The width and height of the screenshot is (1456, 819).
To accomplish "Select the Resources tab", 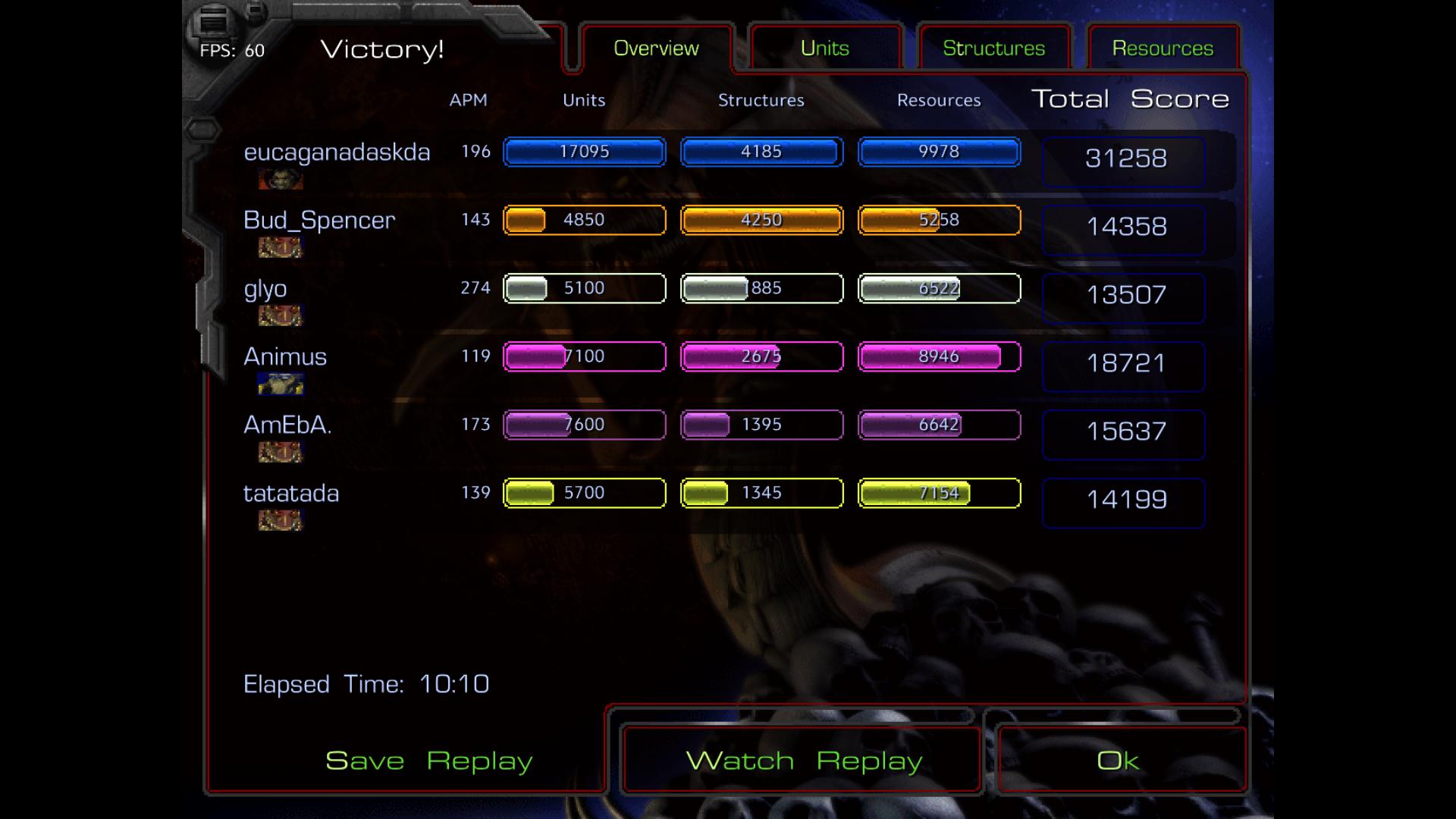I will click(1163, 49).
